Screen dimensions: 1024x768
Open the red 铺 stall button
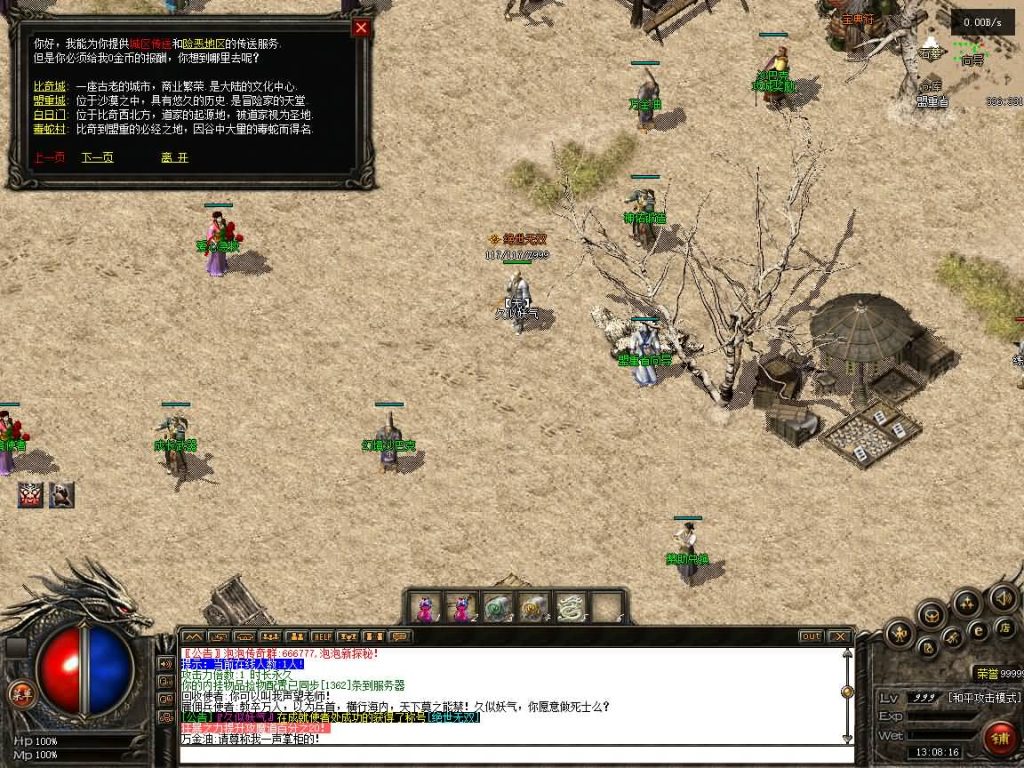click(999, 738)
